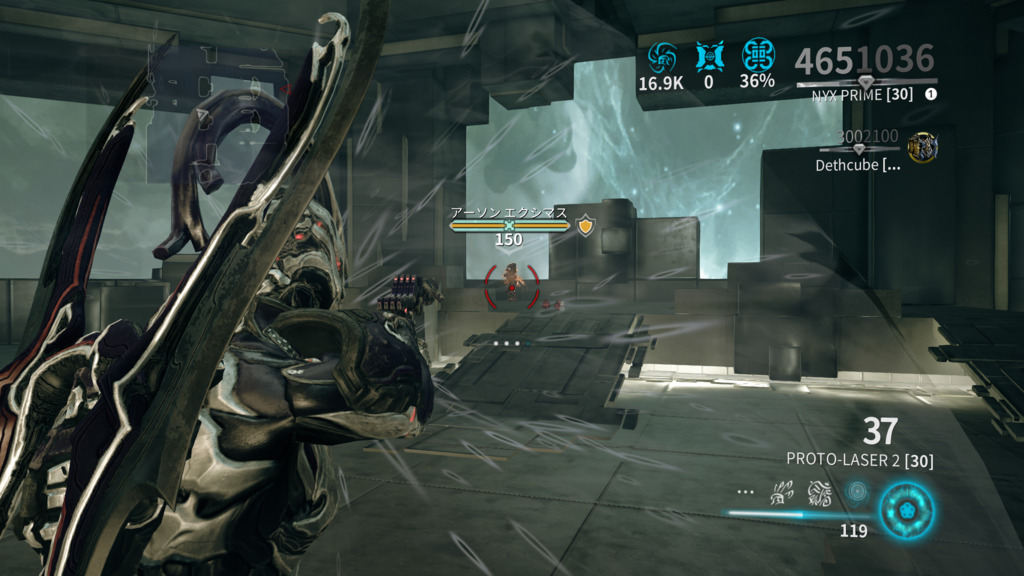Select the faded blue swirl ability icon
1024x576 pixels.
(x=857, y=492)
